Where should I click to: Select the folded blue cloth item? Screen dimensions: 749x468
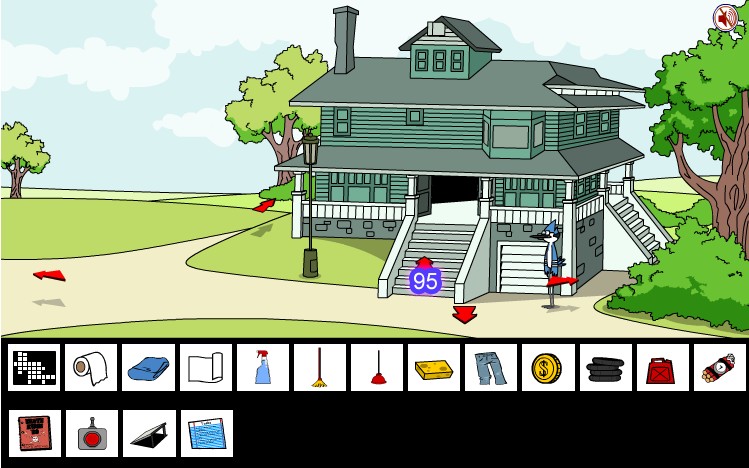tap(148, 368)
